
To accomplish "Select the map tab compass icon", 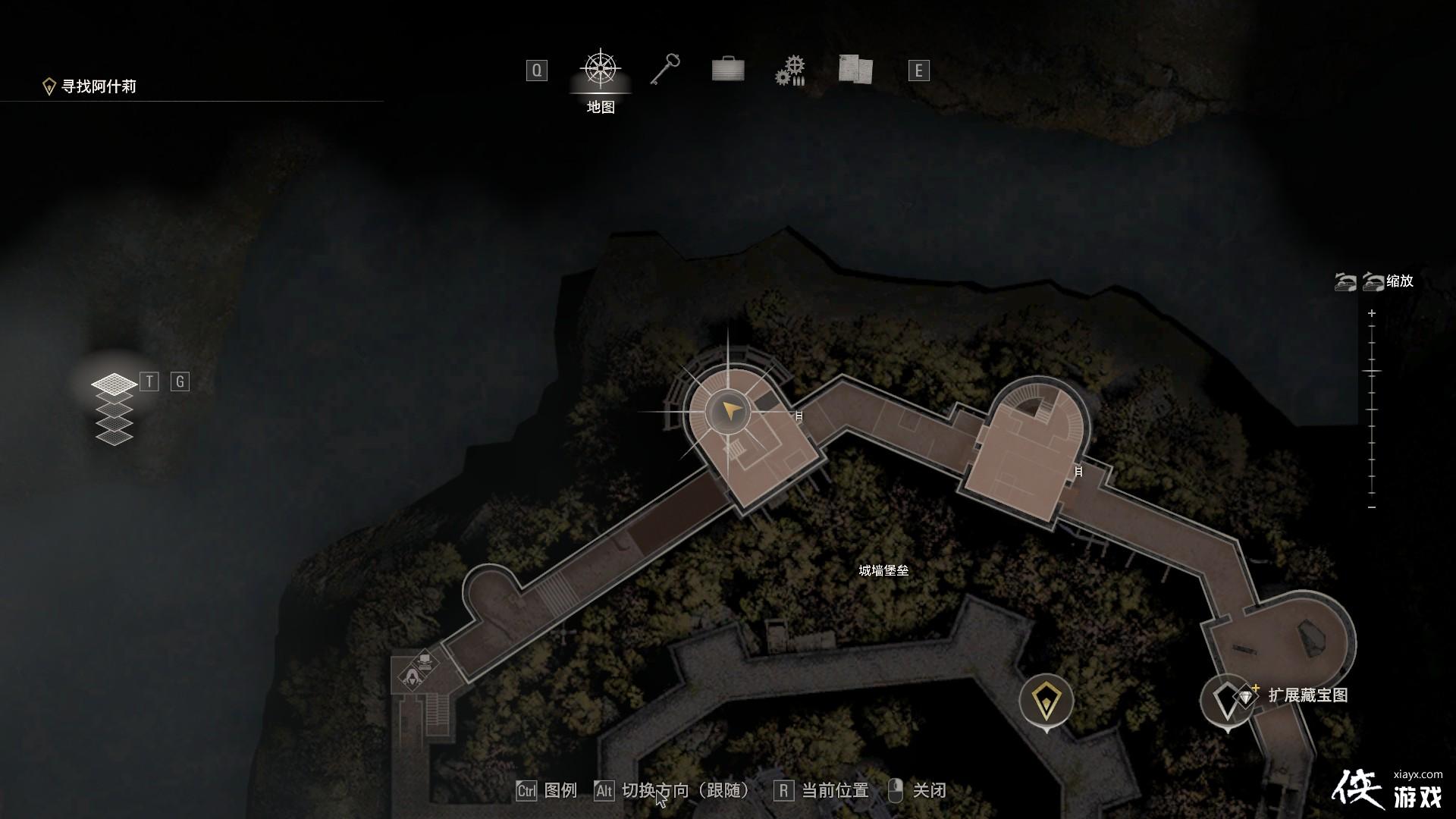I will click(x=601, y=70).
